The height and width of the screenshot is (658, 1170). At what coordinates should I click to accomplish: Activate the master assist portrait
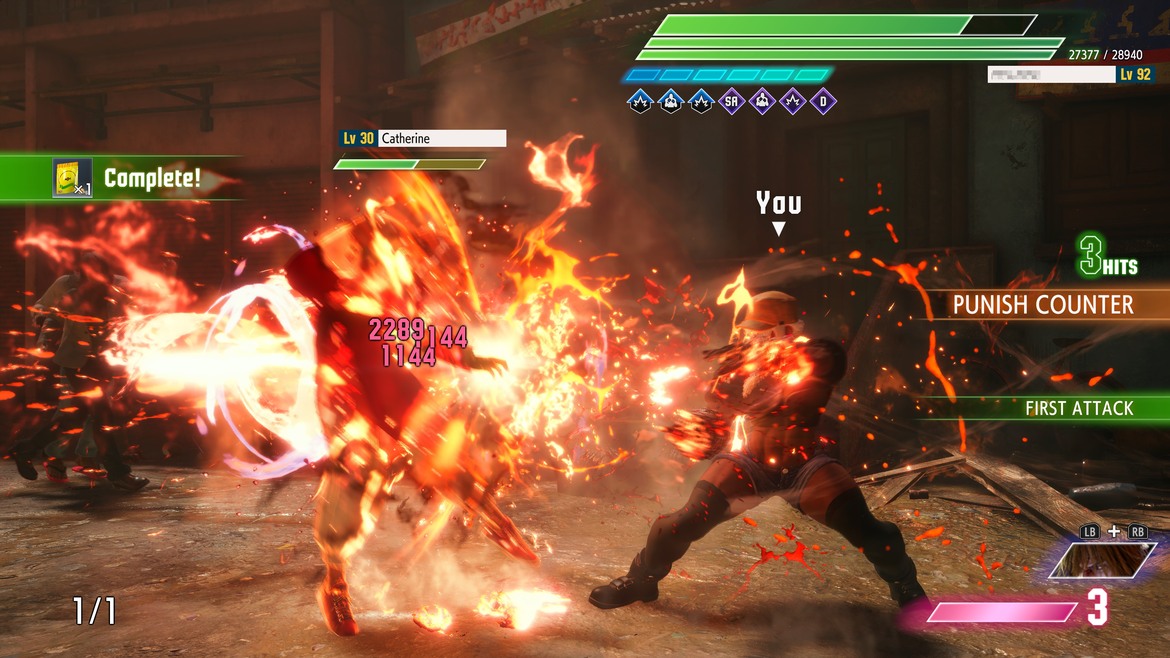[1102, 561]
